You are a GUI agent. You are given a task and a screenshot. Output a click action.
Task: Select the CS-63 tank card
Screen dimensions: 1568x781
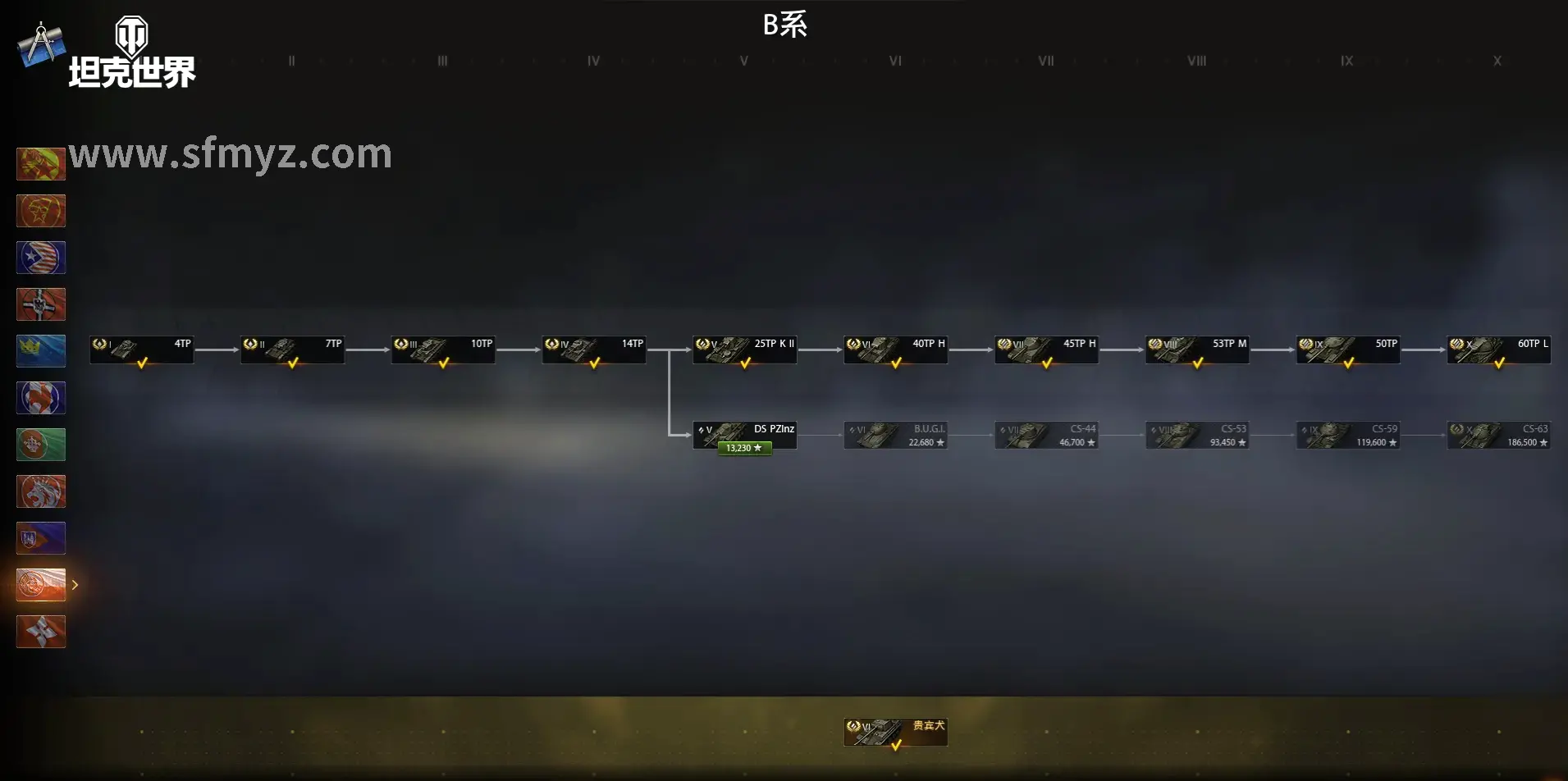point(1499,435)
